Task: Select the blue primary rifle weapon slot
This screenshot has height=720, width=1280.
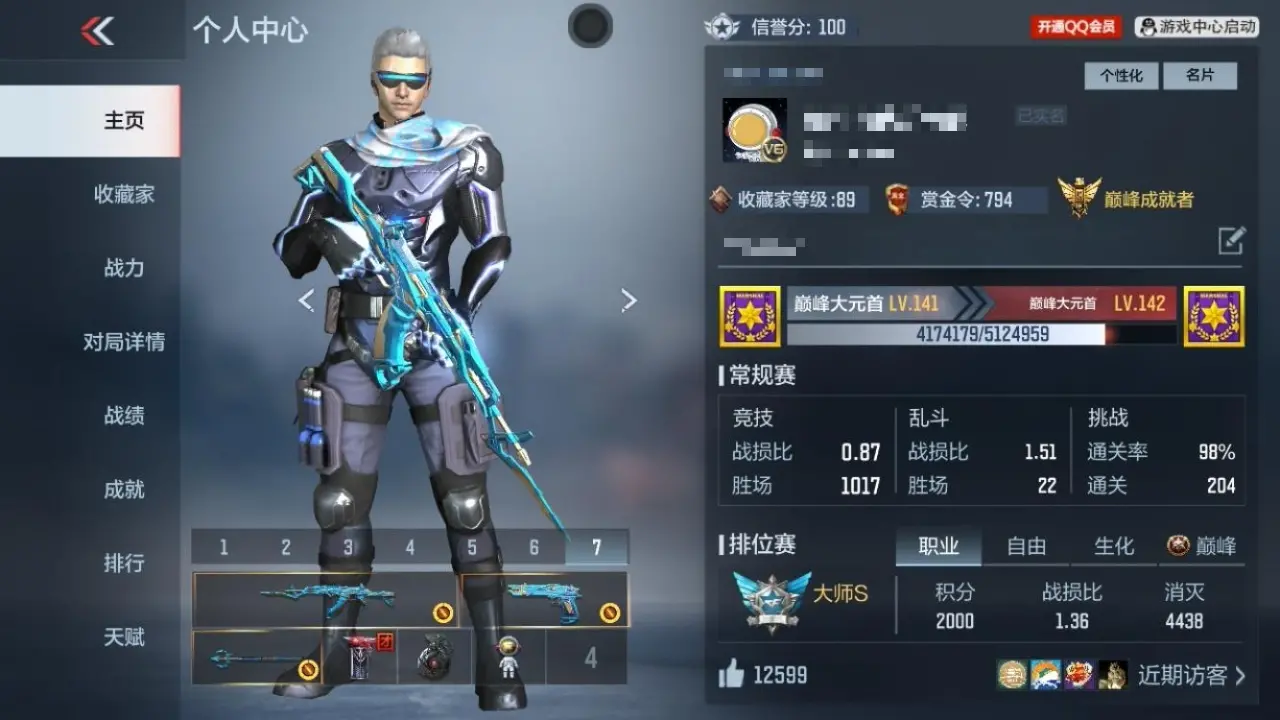Action: point(326,599)
